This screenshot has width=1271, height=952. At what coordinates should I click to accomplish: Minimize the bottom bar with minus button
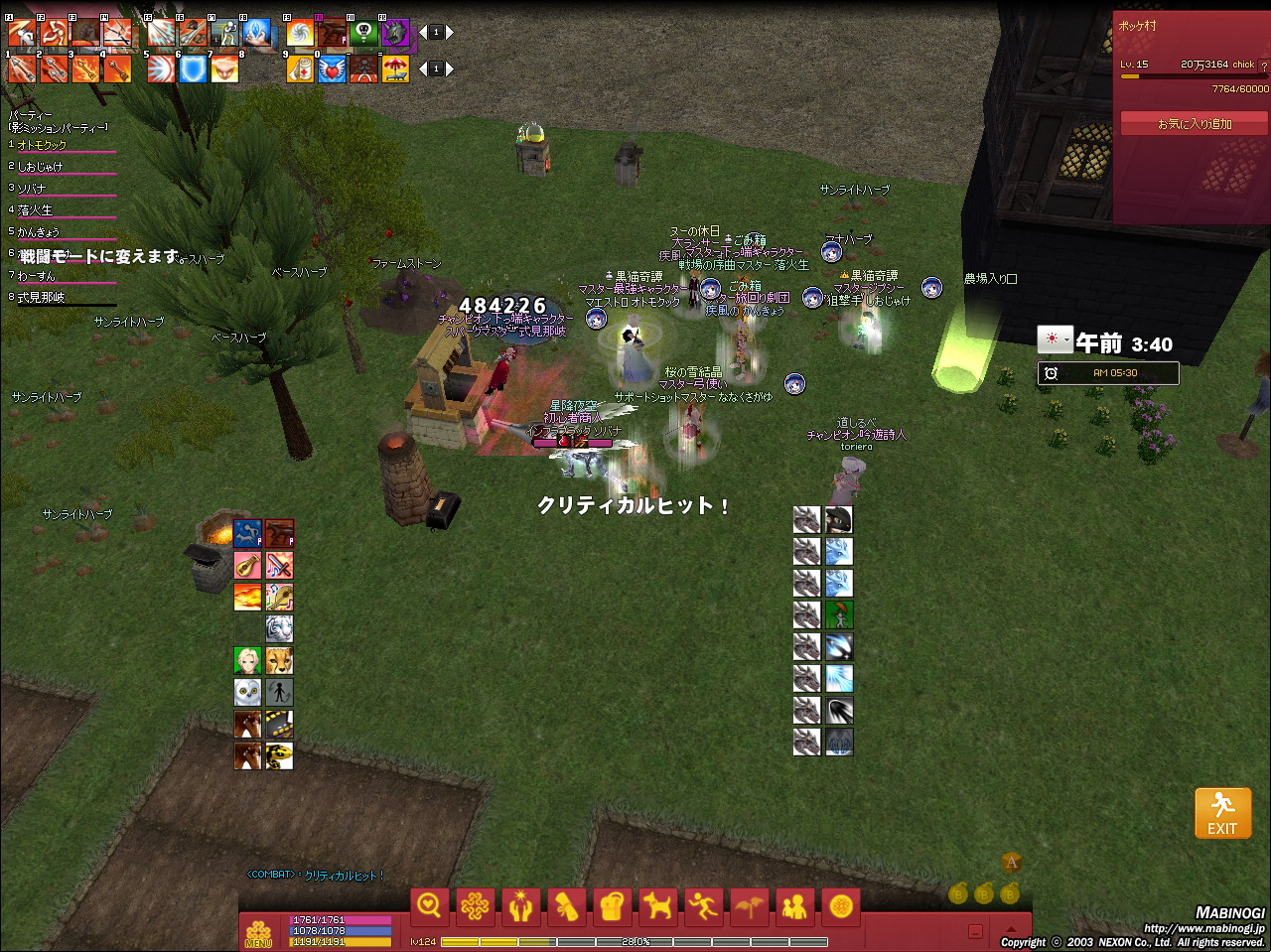coord(975,931)
